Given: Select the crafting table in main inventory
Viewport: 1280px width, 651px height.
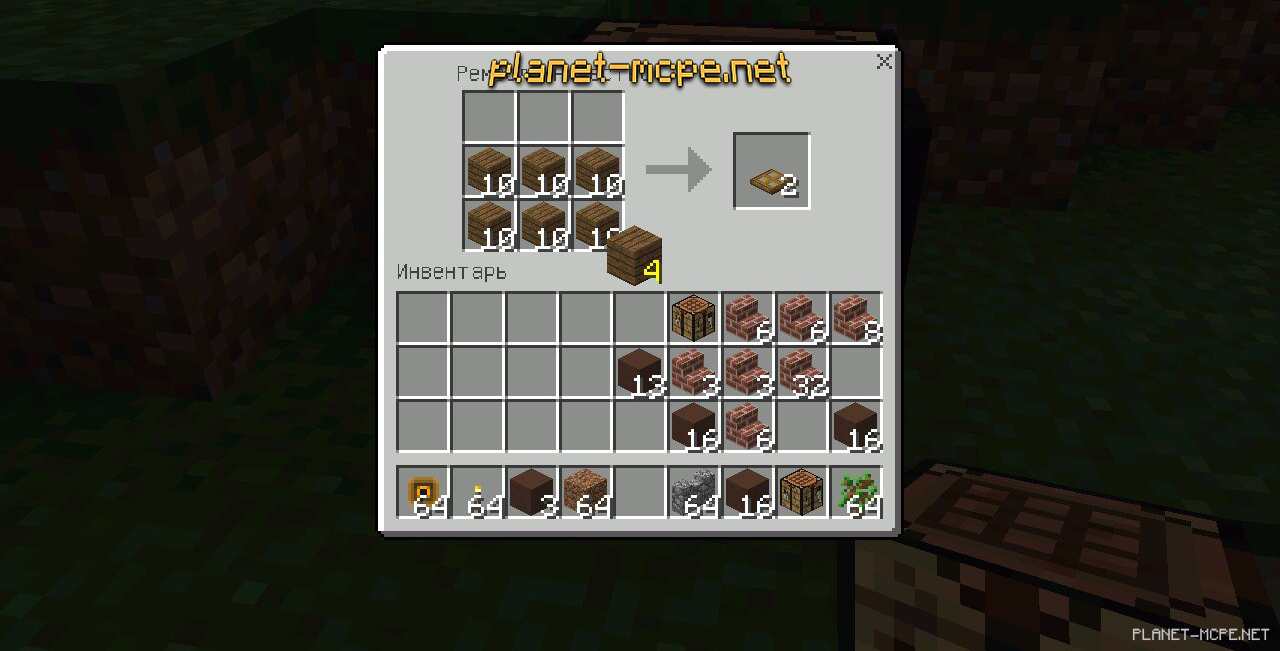Looking at the screenshot, I should tap(693, 318).
